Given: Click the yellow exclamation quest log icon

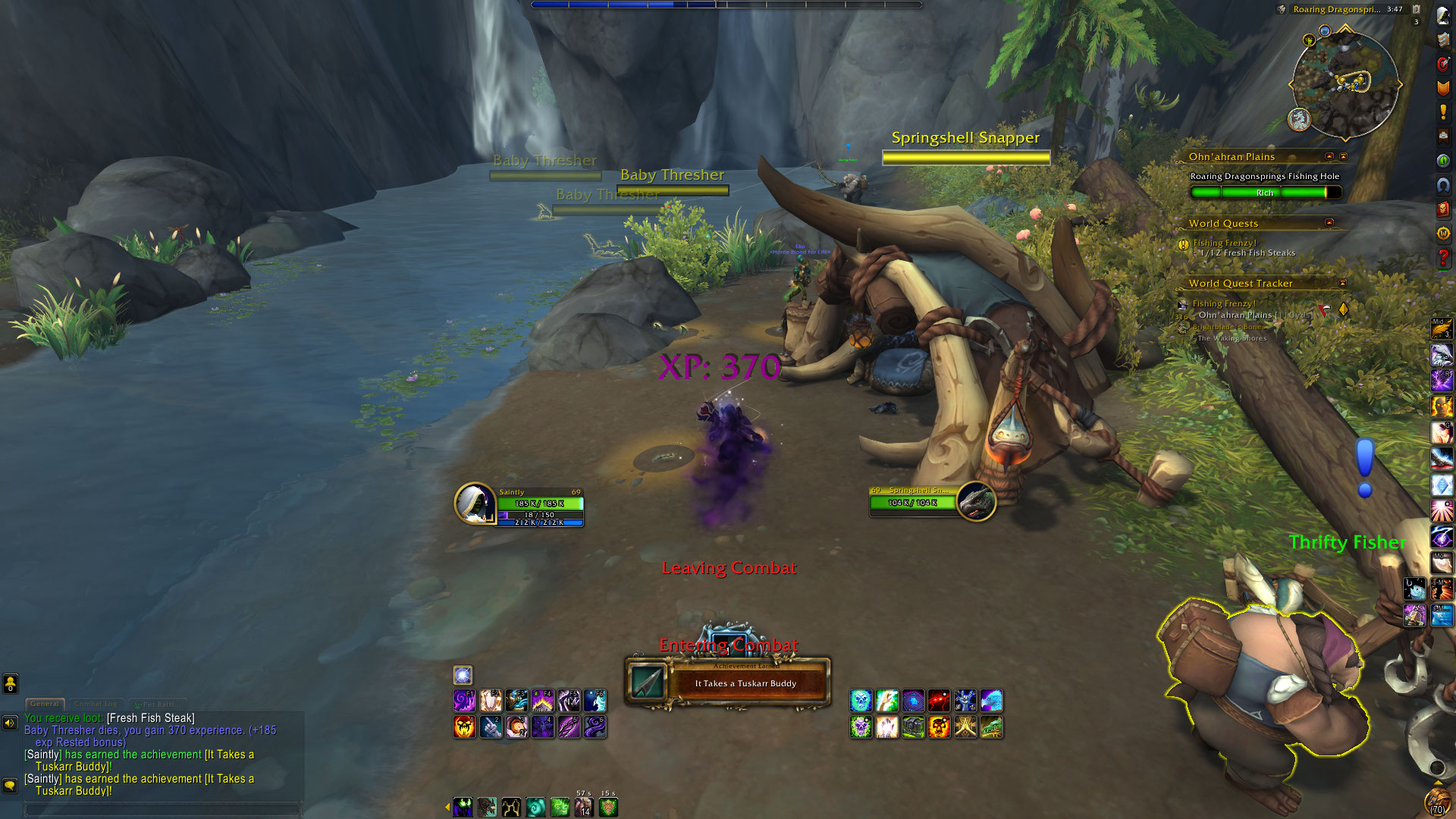Looking at the screenshot, I should point(1443,112).
